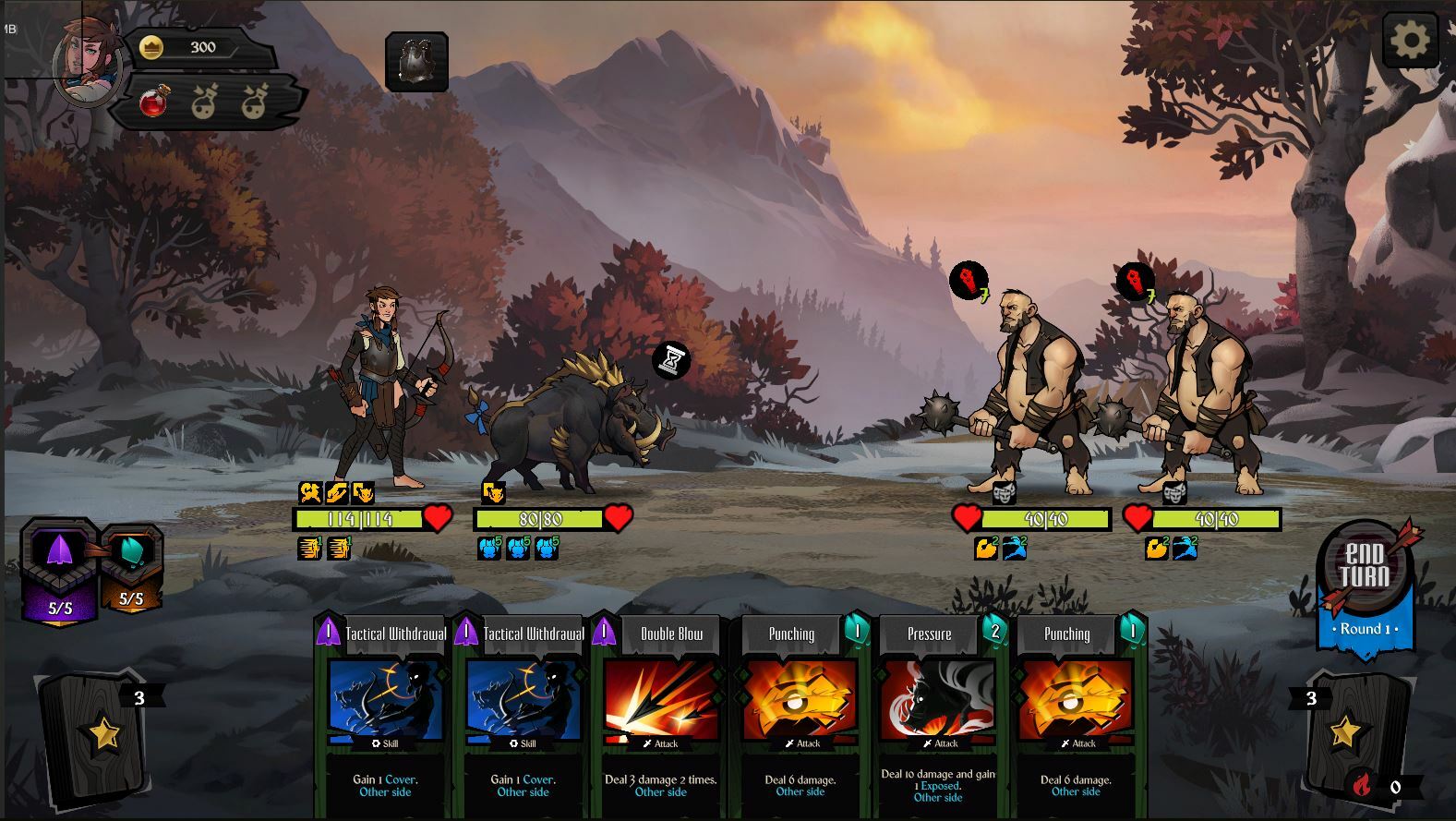1456x821 pixels.
Task: Inspect the armor relic icon
Action: (416, 62)
